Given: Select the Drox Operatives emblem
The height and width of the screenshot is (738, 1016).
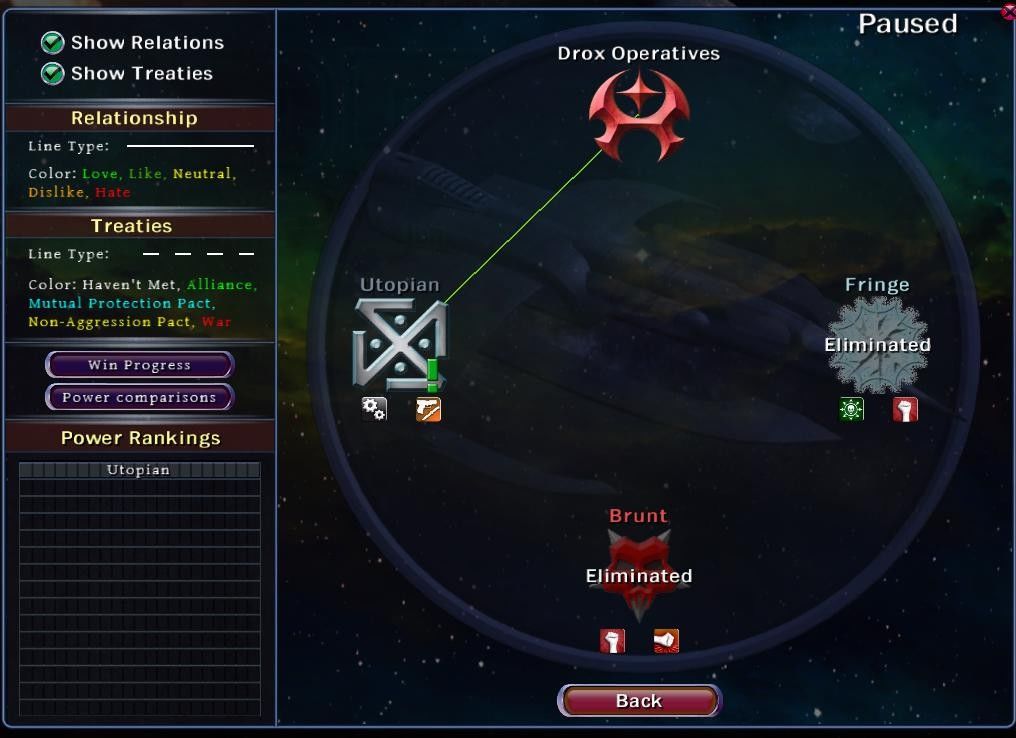Looking at the screenshot, I should point(639,117).
